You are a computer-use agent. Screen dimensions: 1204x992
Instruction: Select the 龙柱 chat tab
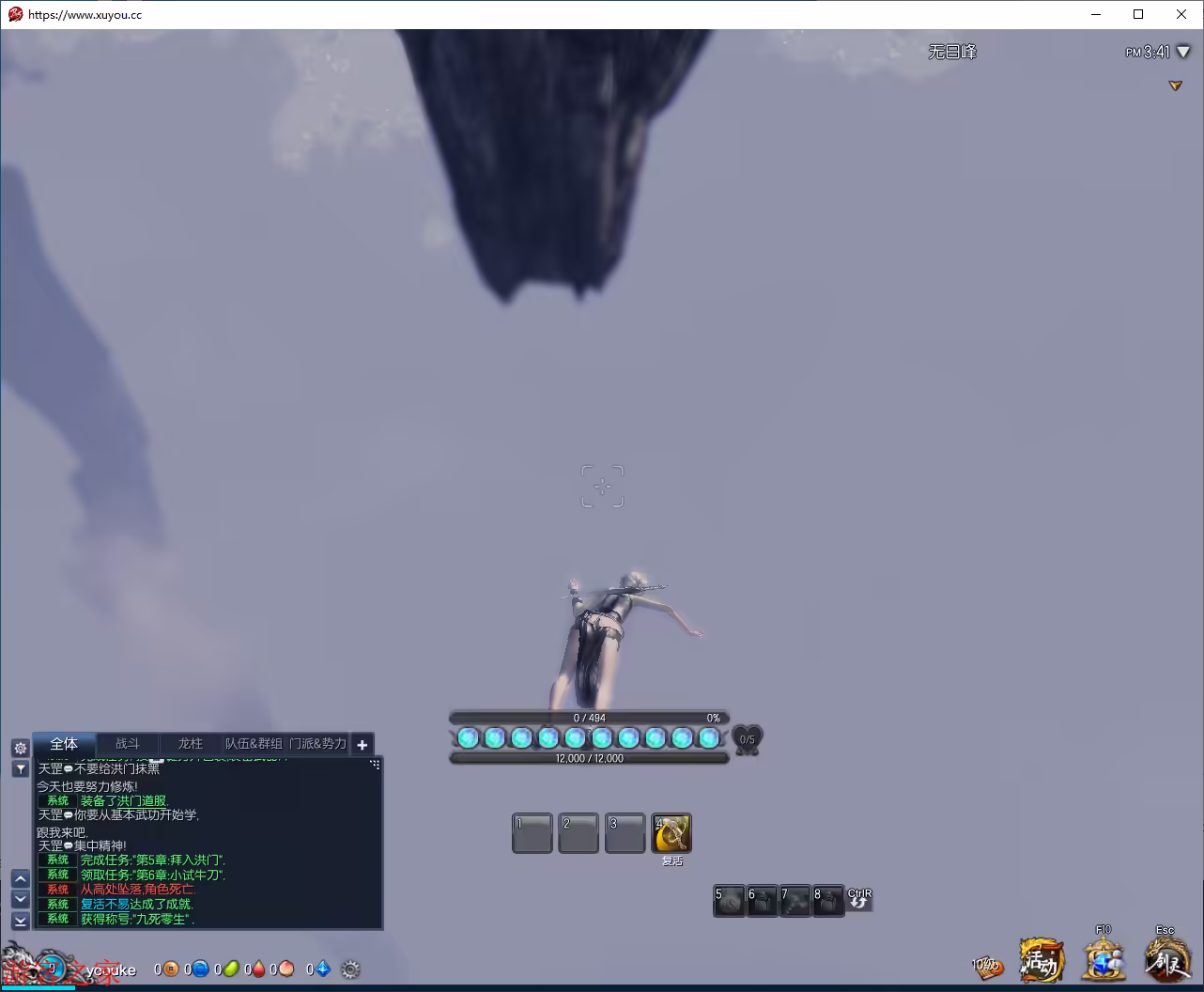click(x=191, y=744)
